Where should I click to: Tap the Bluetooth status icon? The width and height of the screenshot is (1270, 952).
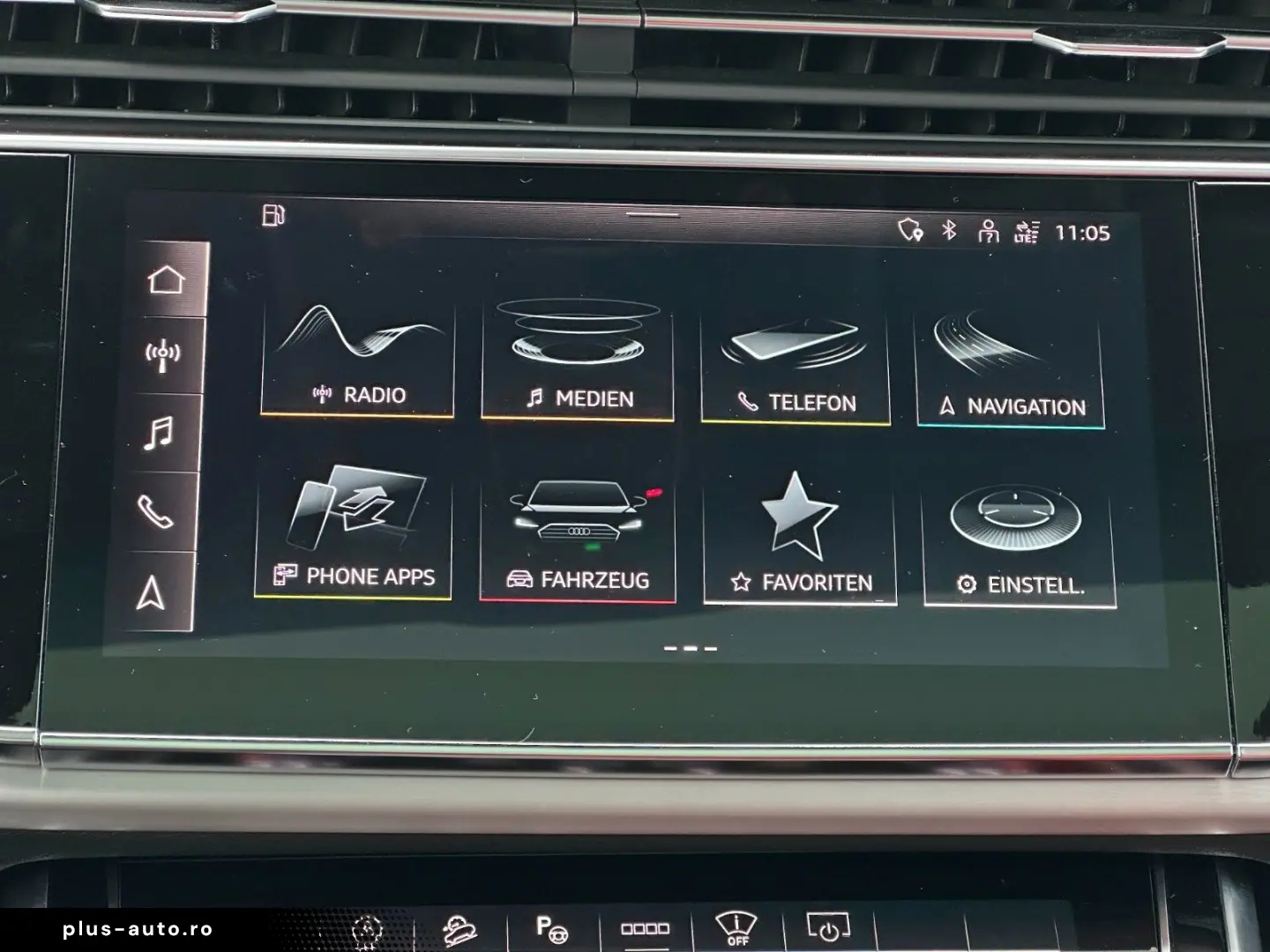point(949,230)
